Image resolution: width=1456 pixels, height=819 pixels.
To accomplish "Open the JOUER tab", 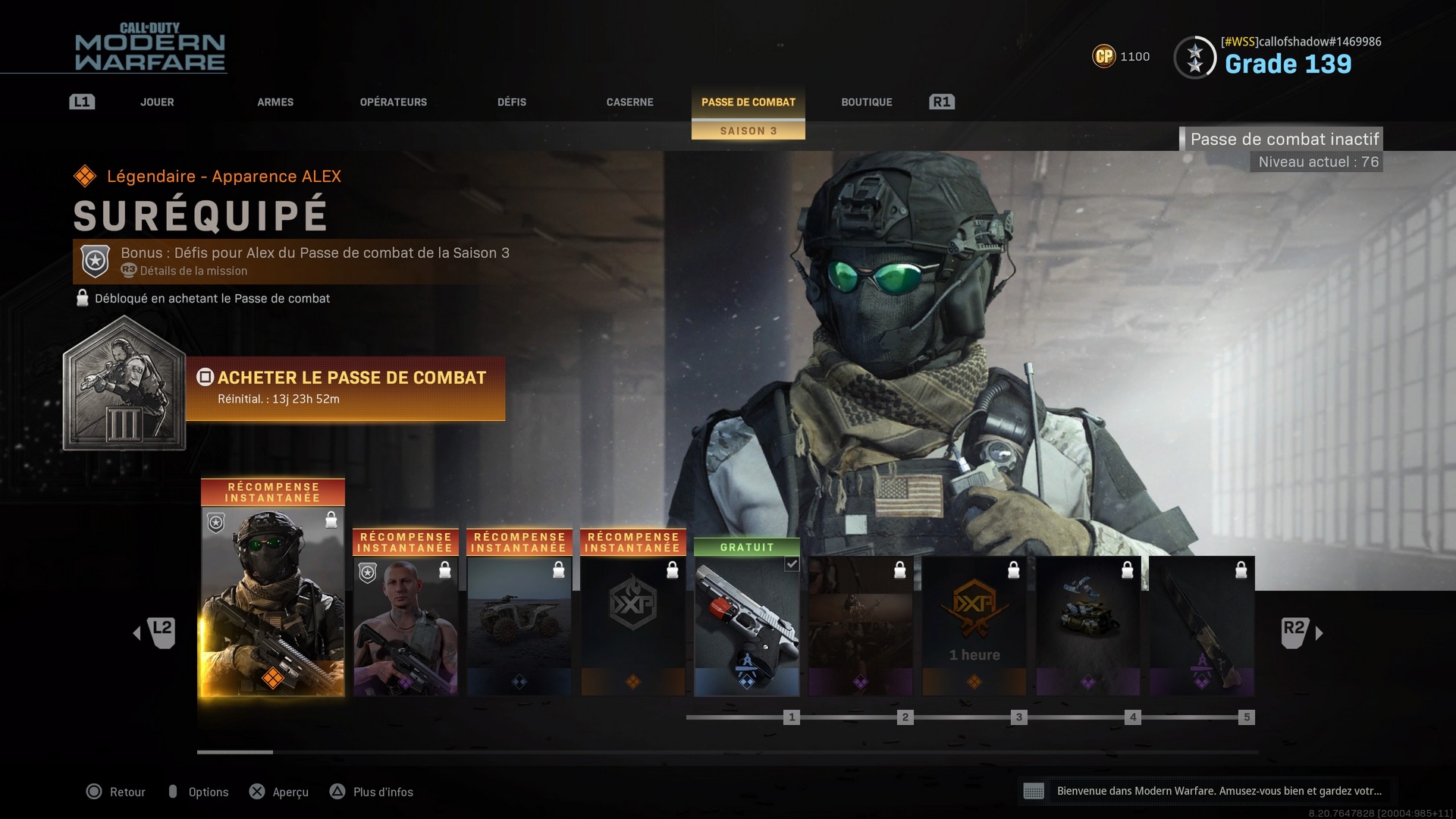I will [x=157, y=102].
